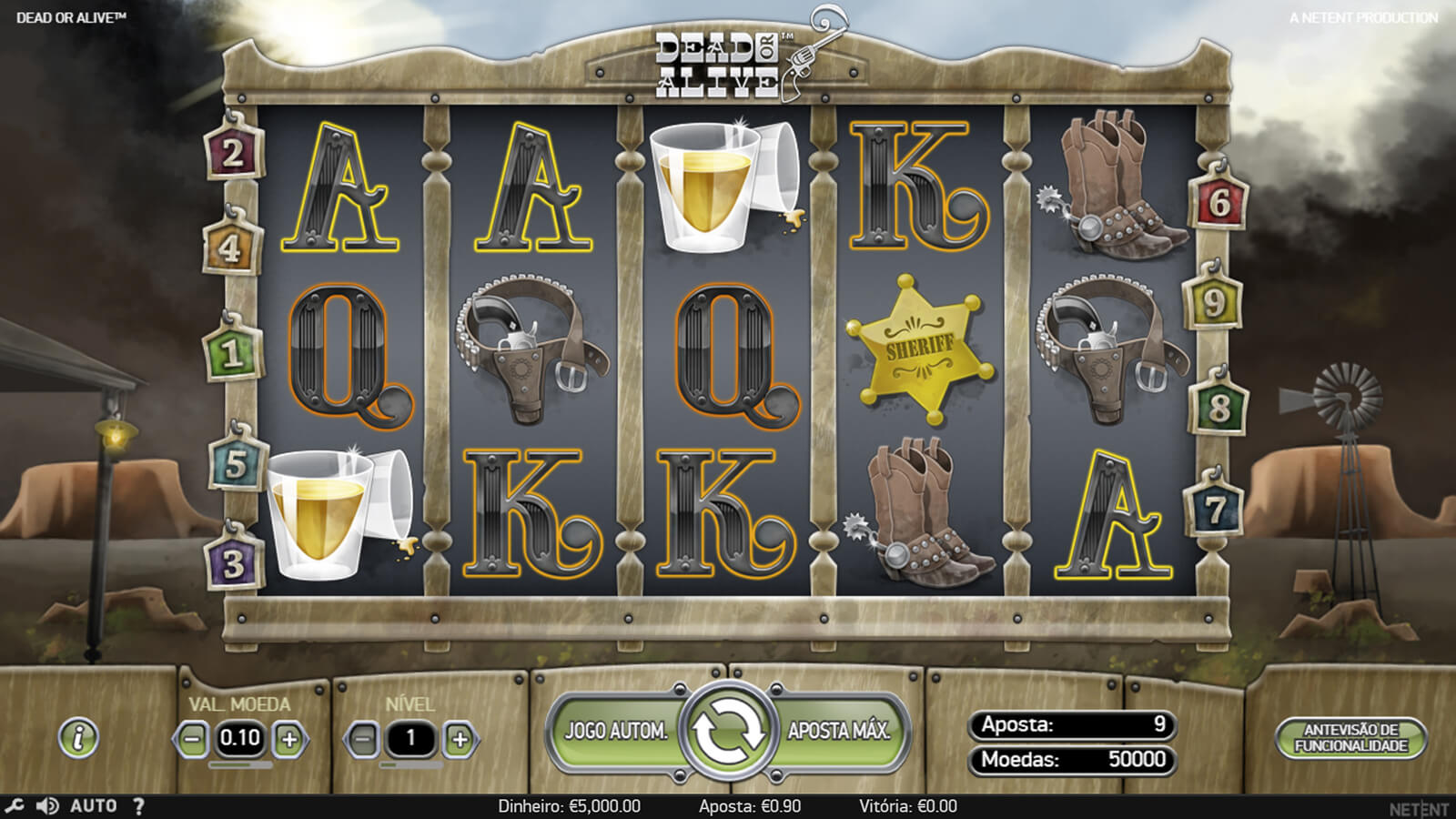The image size is (1456, 819).
Task: Select payline tag number 7
Action: coord(1215,510)
